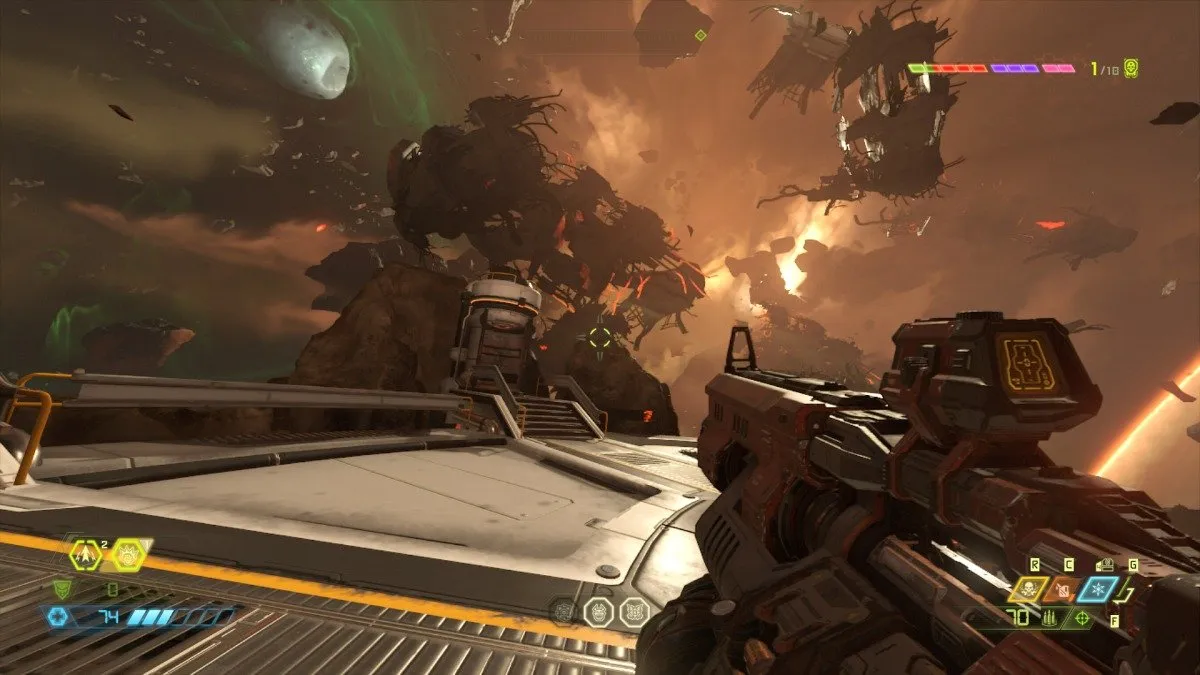Choose the blue ice bomb snowflake icon
The image size is (1200, 675).
click(x=1096, y=590)
